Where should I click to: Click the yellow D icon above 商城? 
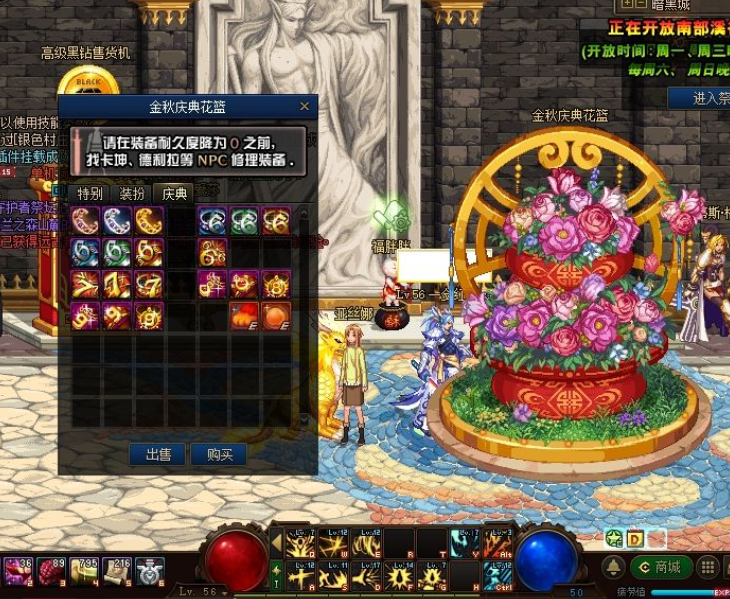tap(636, 540)
